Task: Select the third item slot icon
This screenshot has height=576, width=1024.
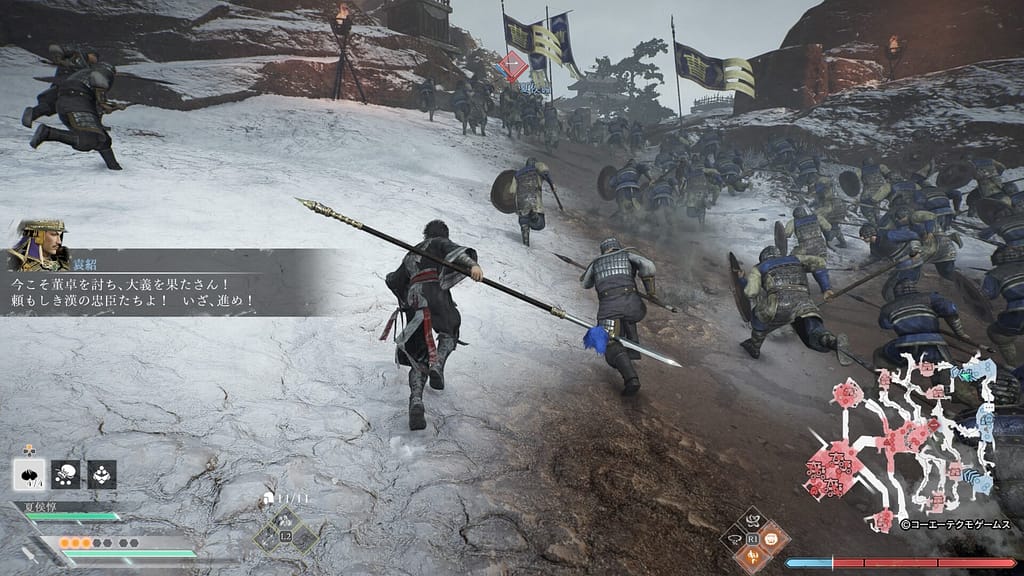Action: (x=102, y=474)
